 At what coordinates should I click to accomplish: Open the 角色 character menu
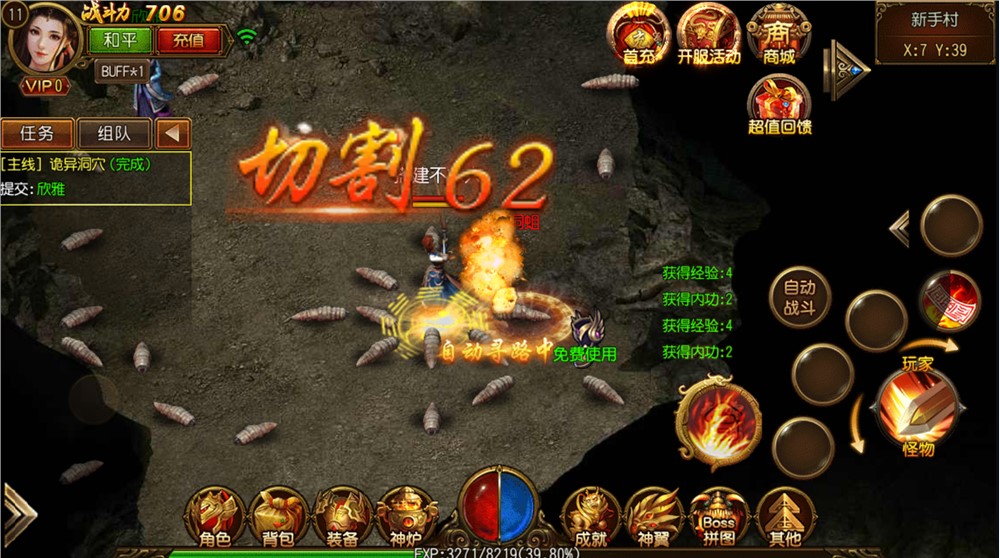(215, 517)
